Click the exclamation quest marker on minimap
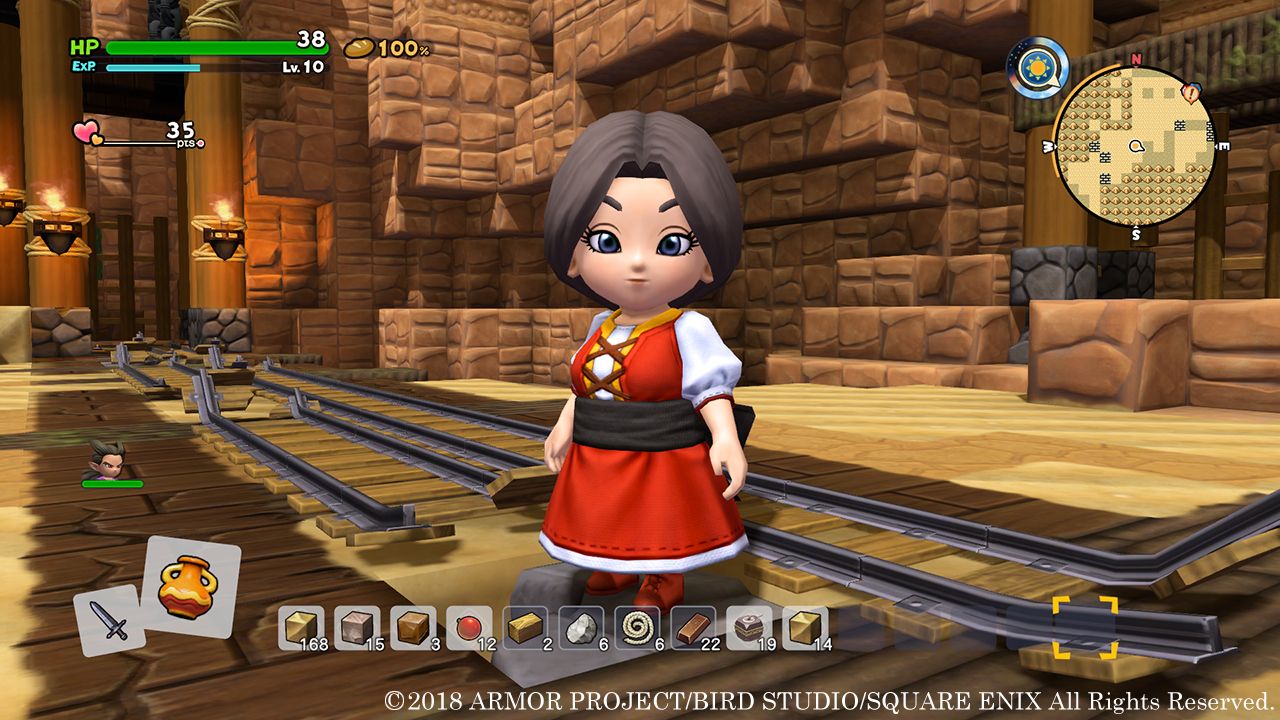Viewport: 1280px width, 720px height. [x=1190, y=93]
